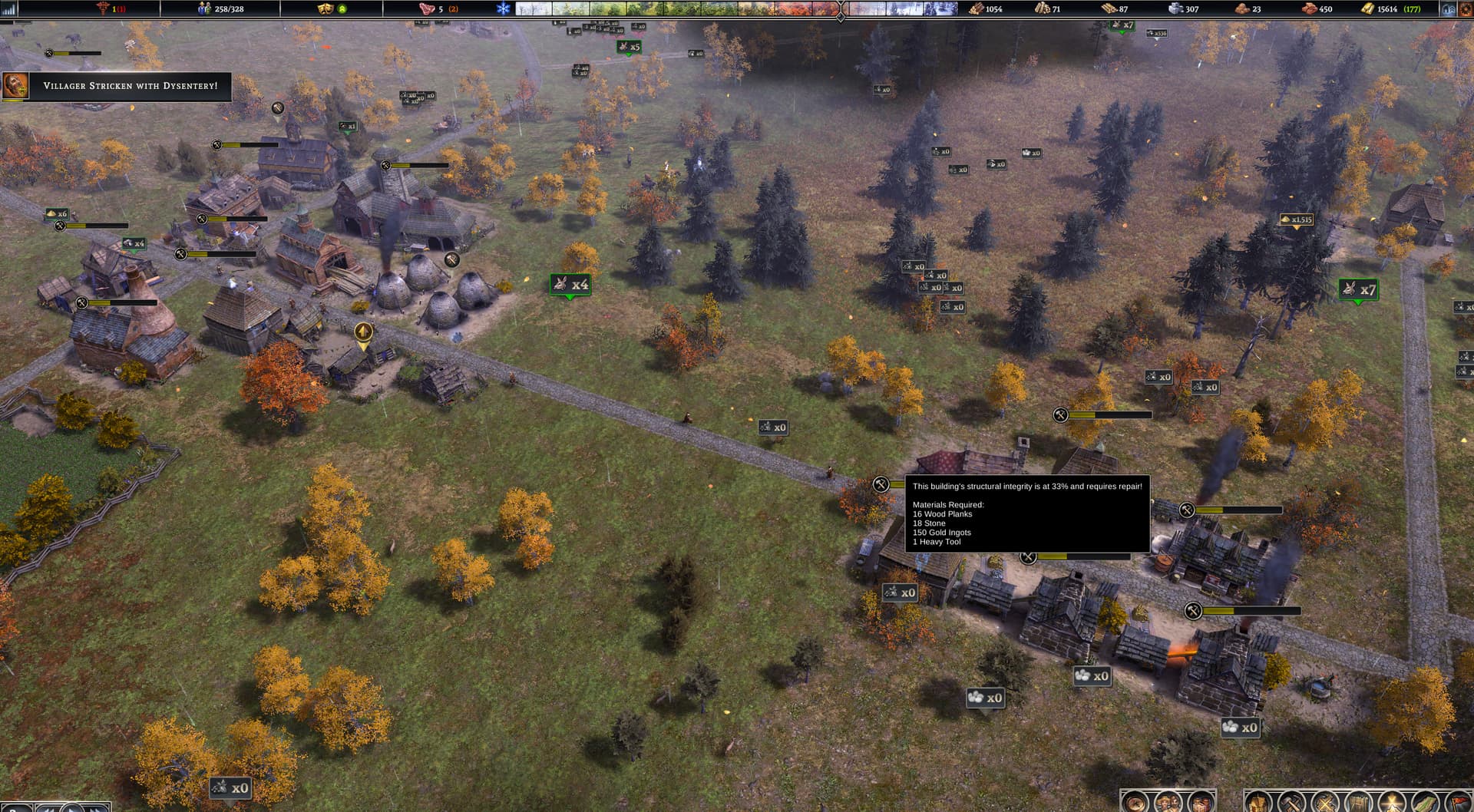The height and width of the screenshot is (812, 1474).
Task: Click the golden upgrade arrow marker
Action: (363, 332)
